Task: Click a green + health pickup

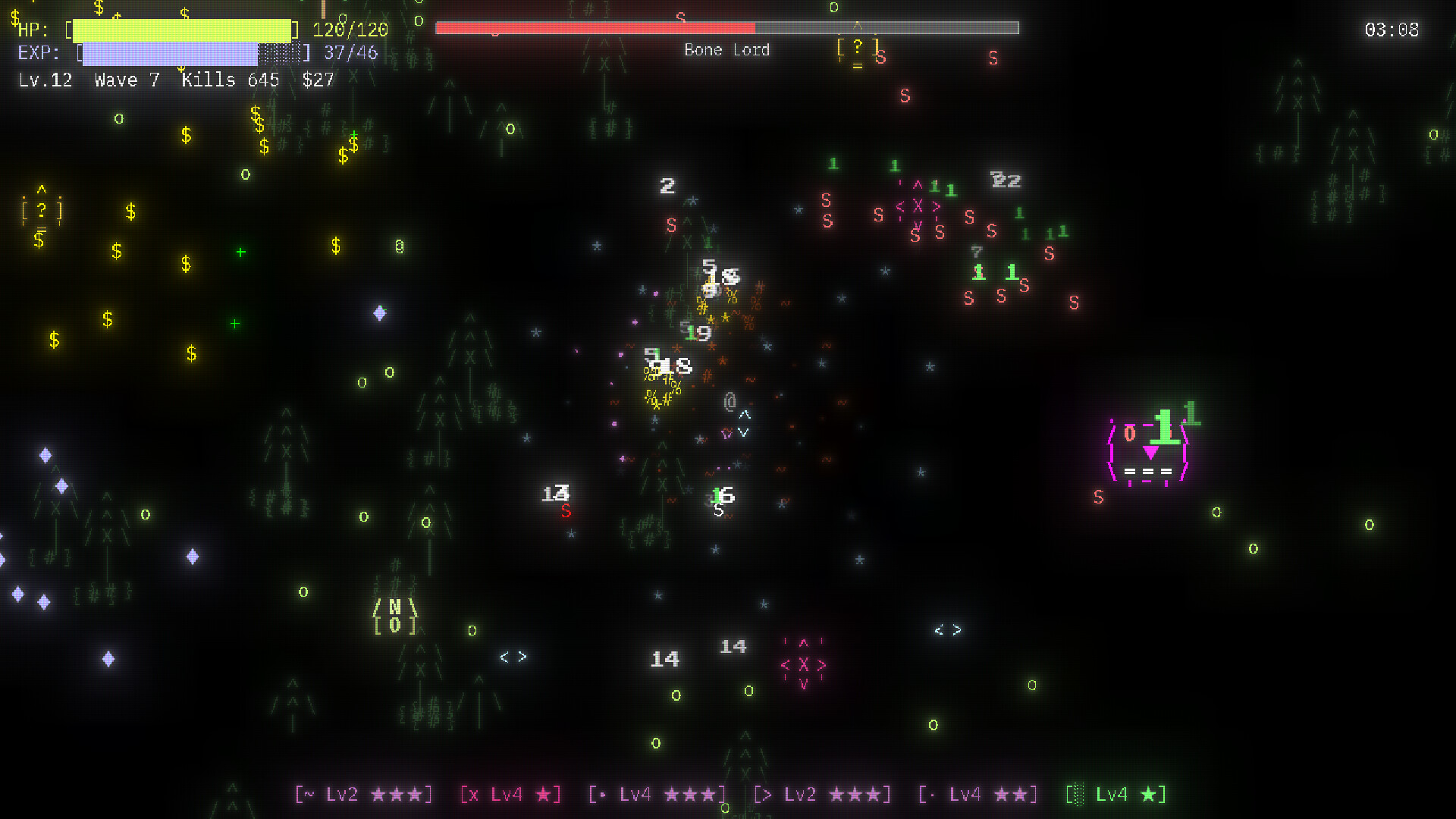Action: tap(239, 252)
